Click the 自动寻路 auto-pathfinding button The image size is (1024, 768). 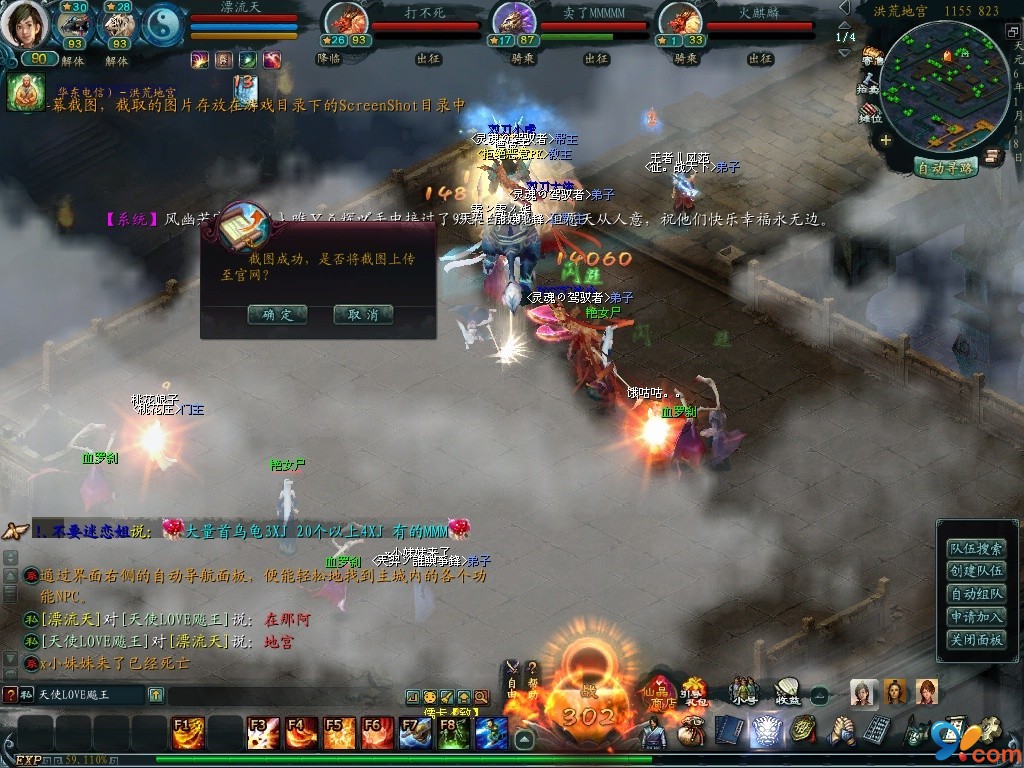coord(945,168)
